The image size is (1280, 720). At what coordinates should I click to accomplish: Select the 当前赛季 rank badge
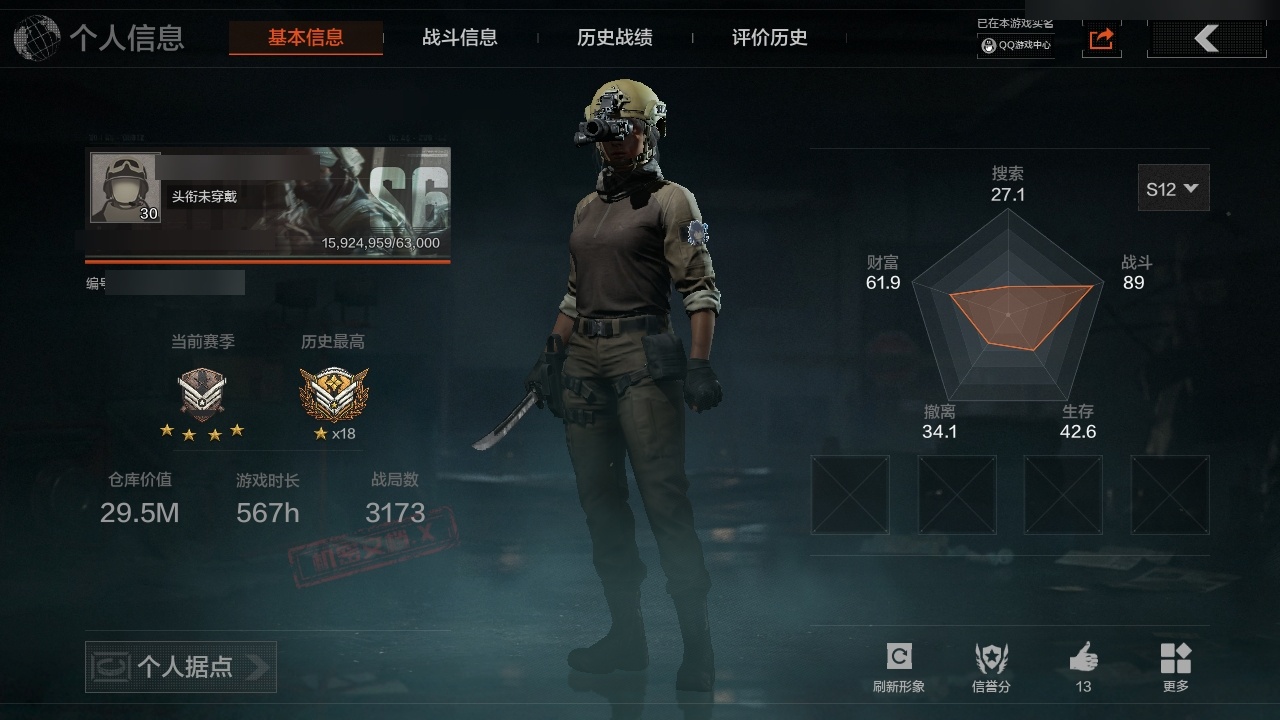[202, 393]
